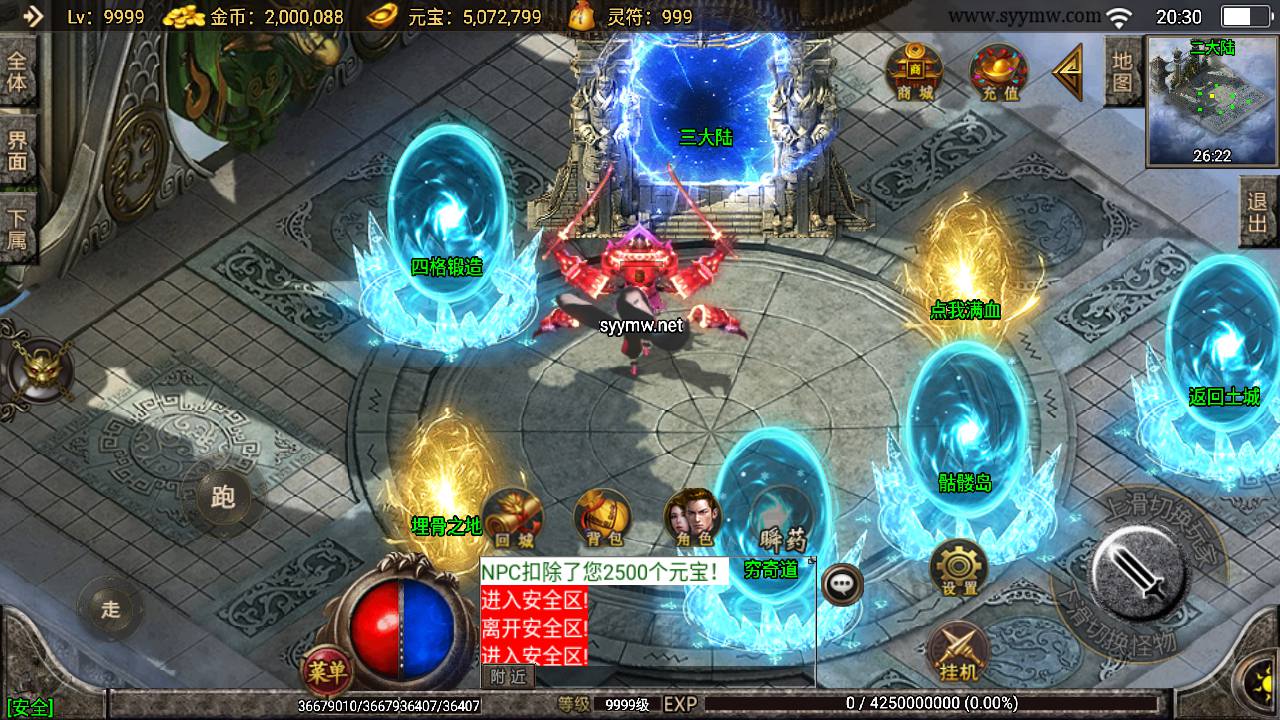
Task: Switch to the 全体 side tab
Action: 18,70
